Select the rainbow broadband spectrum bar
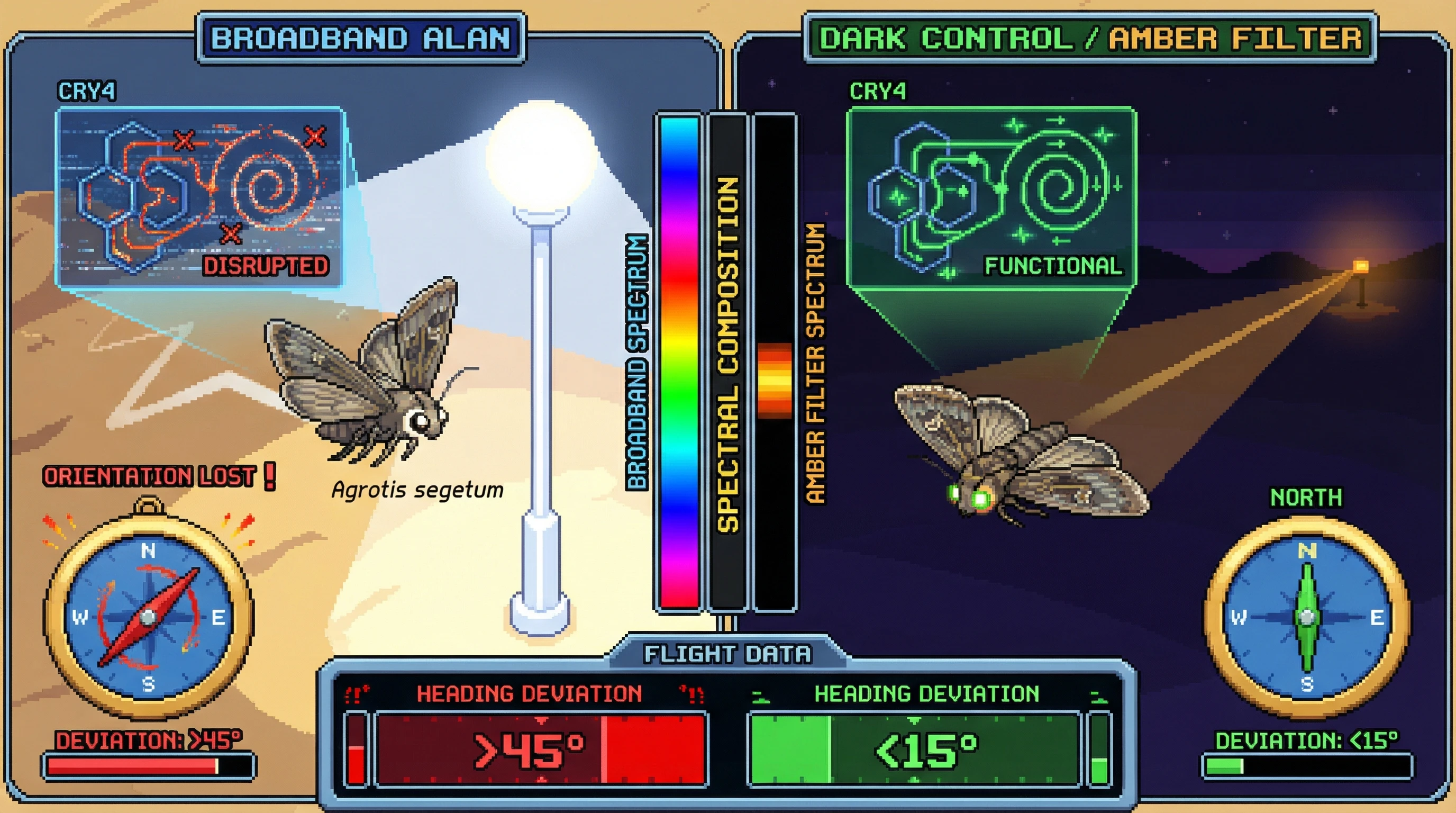The height and width of the screenshot is (813, 1456). pos(679,362)
